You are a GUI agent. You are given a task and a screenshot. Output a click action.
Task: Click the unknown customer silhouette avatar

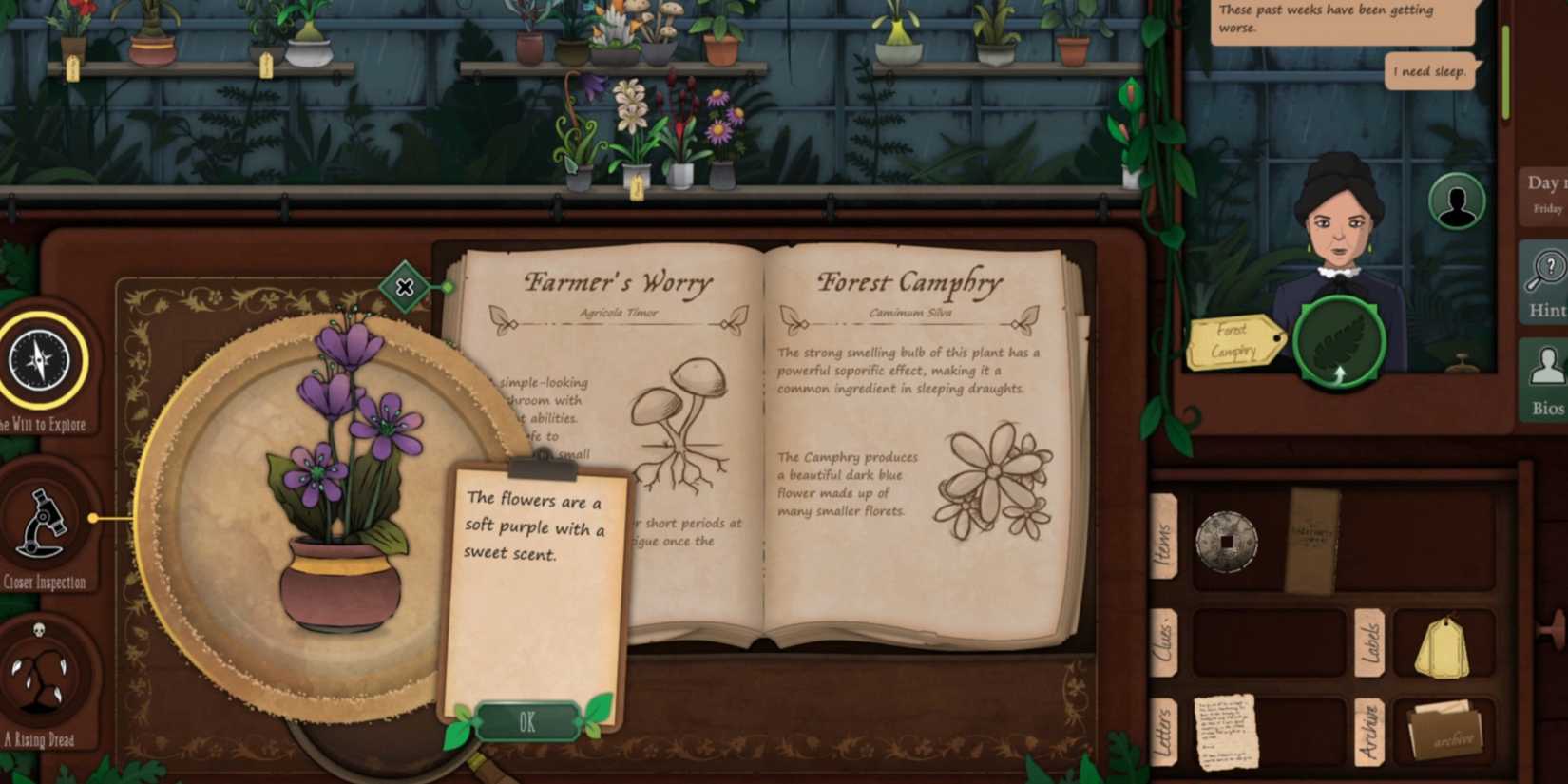tap(1459, 200)
